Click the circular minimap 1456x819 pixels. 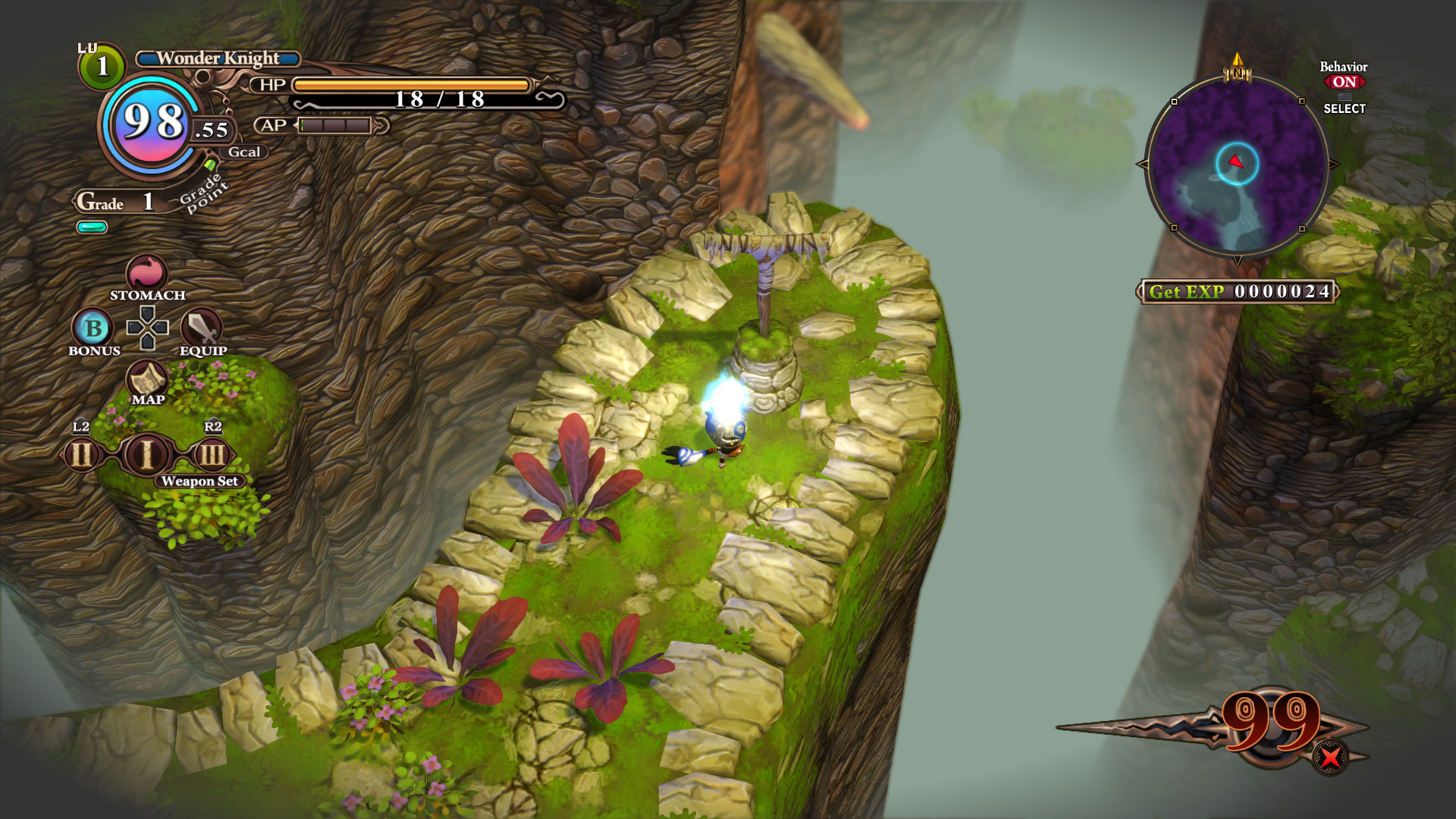click(1237, 165)
